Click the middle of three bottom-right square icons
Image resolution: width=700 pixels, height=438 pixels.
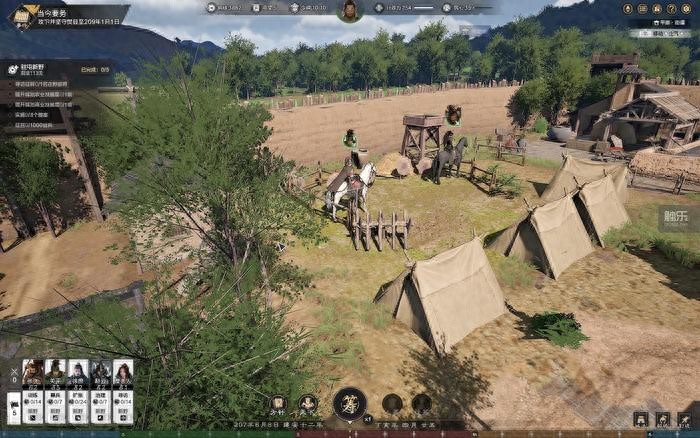662,420
